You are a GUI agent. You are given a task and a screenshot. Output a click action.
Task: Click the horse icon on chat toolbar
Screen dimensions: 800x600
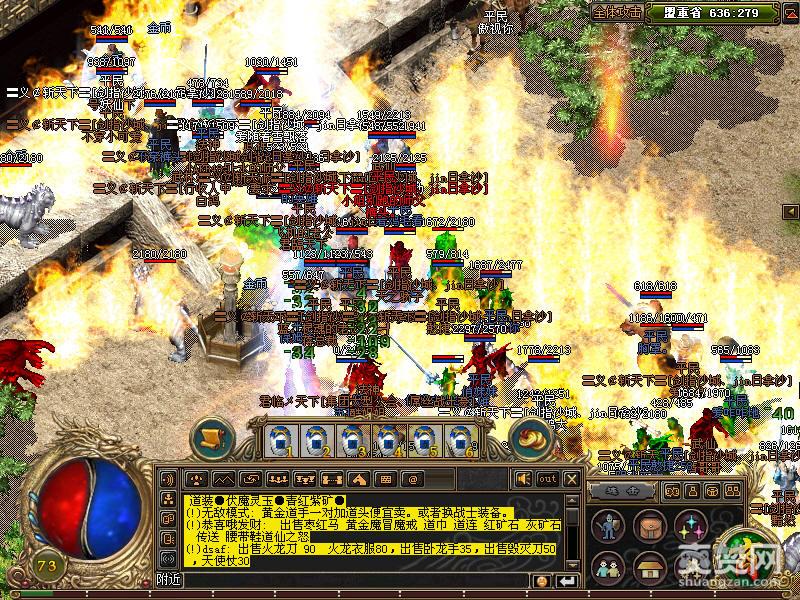(x=356, y=479)
